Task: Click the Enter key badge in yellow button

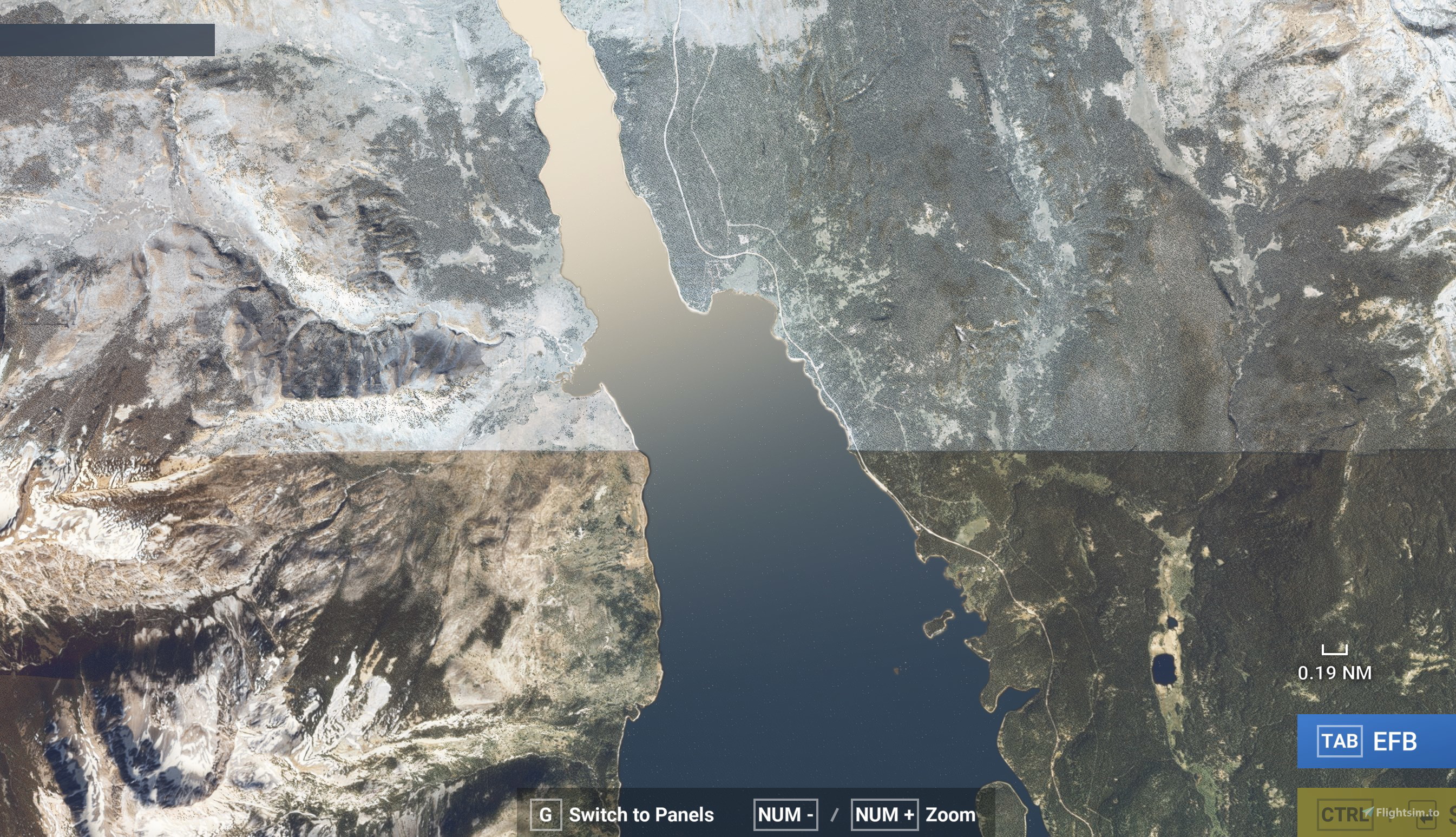Action: pyautogui.click(x=1423, y=815)
